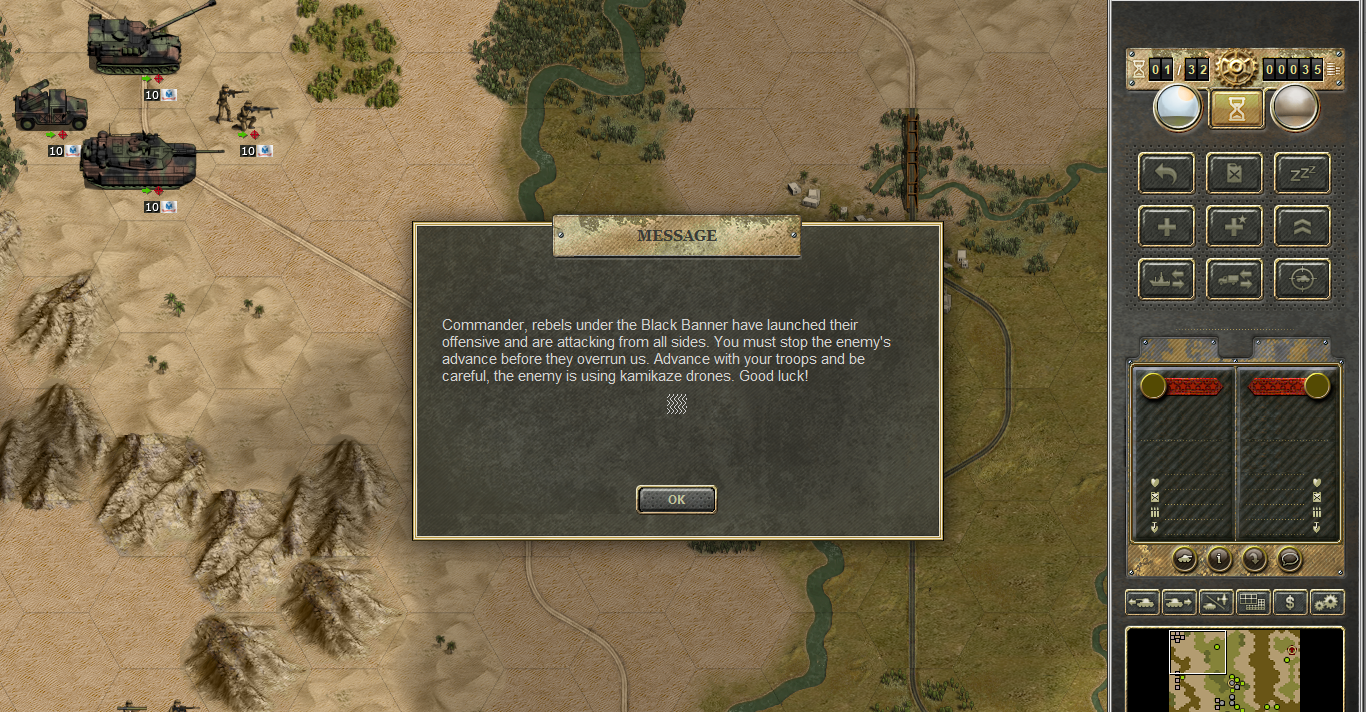Image resolution: width=1366 pixels, height=712 pixels.
Task: Dismiss the message with the OK button
Action: pyautogui.click(x=676, y=499)
